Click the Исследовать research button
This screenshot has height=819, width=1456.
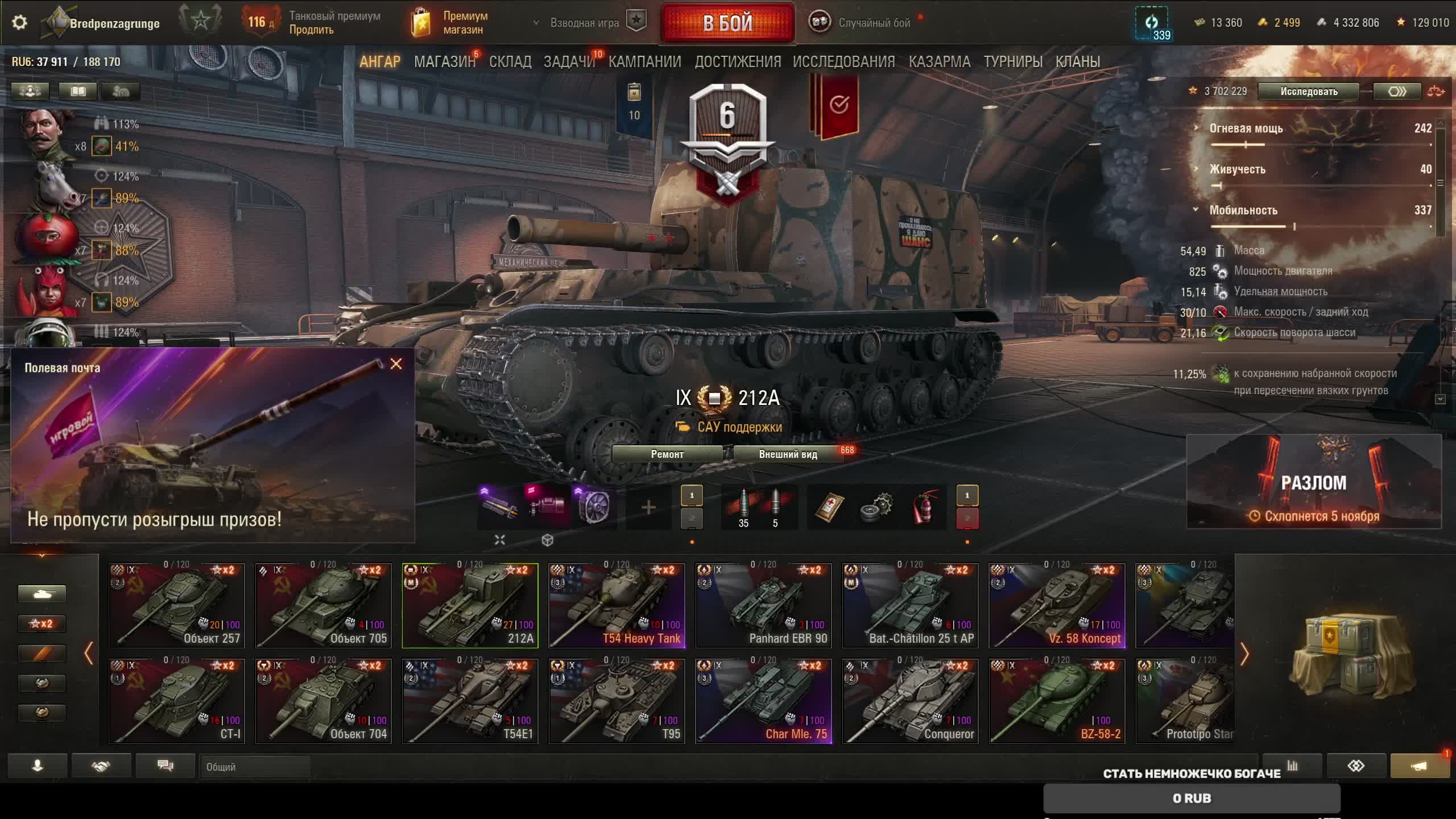click(1309, 92)
